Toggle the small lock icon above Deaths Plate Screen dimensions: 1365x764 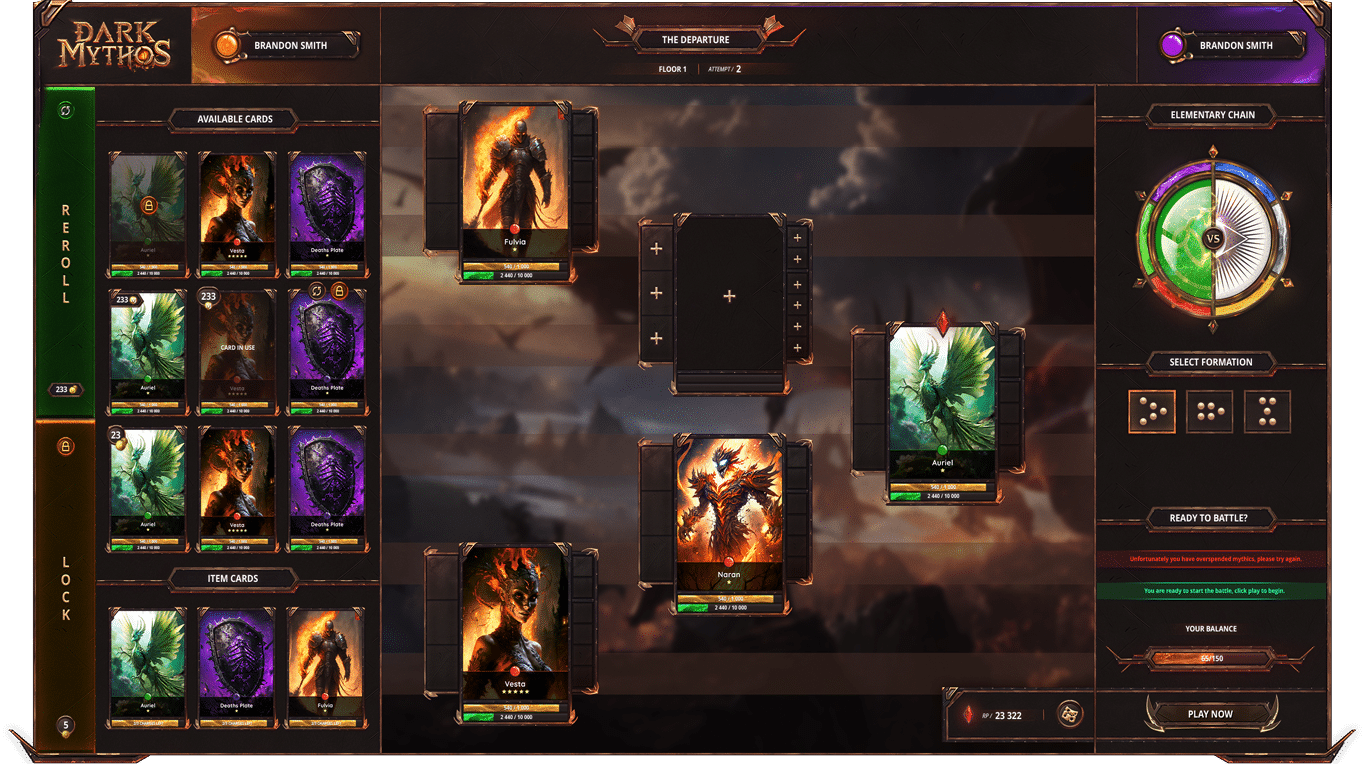[x=339, y=290]
